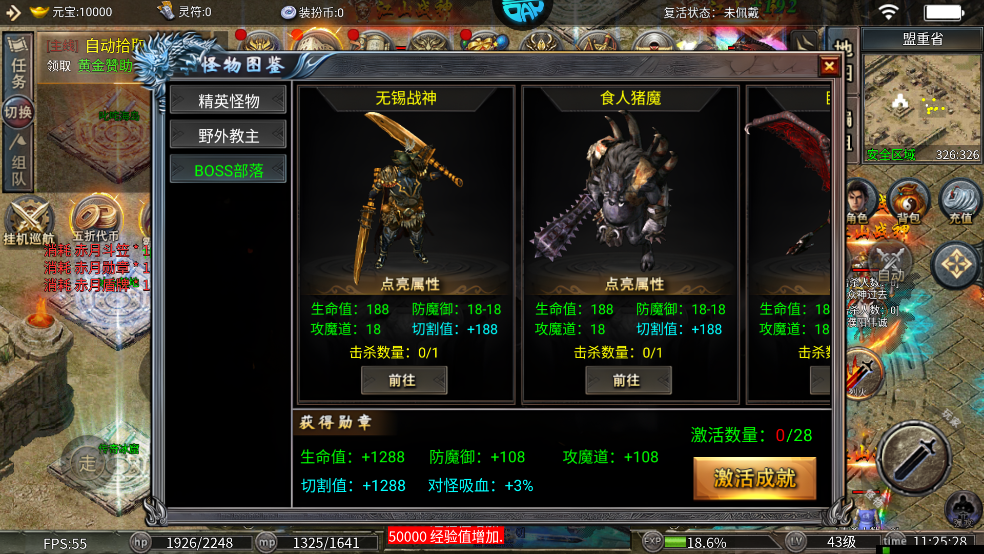Close the monster codex window
This screenshot has height=554, width=984.
point(829,67)
